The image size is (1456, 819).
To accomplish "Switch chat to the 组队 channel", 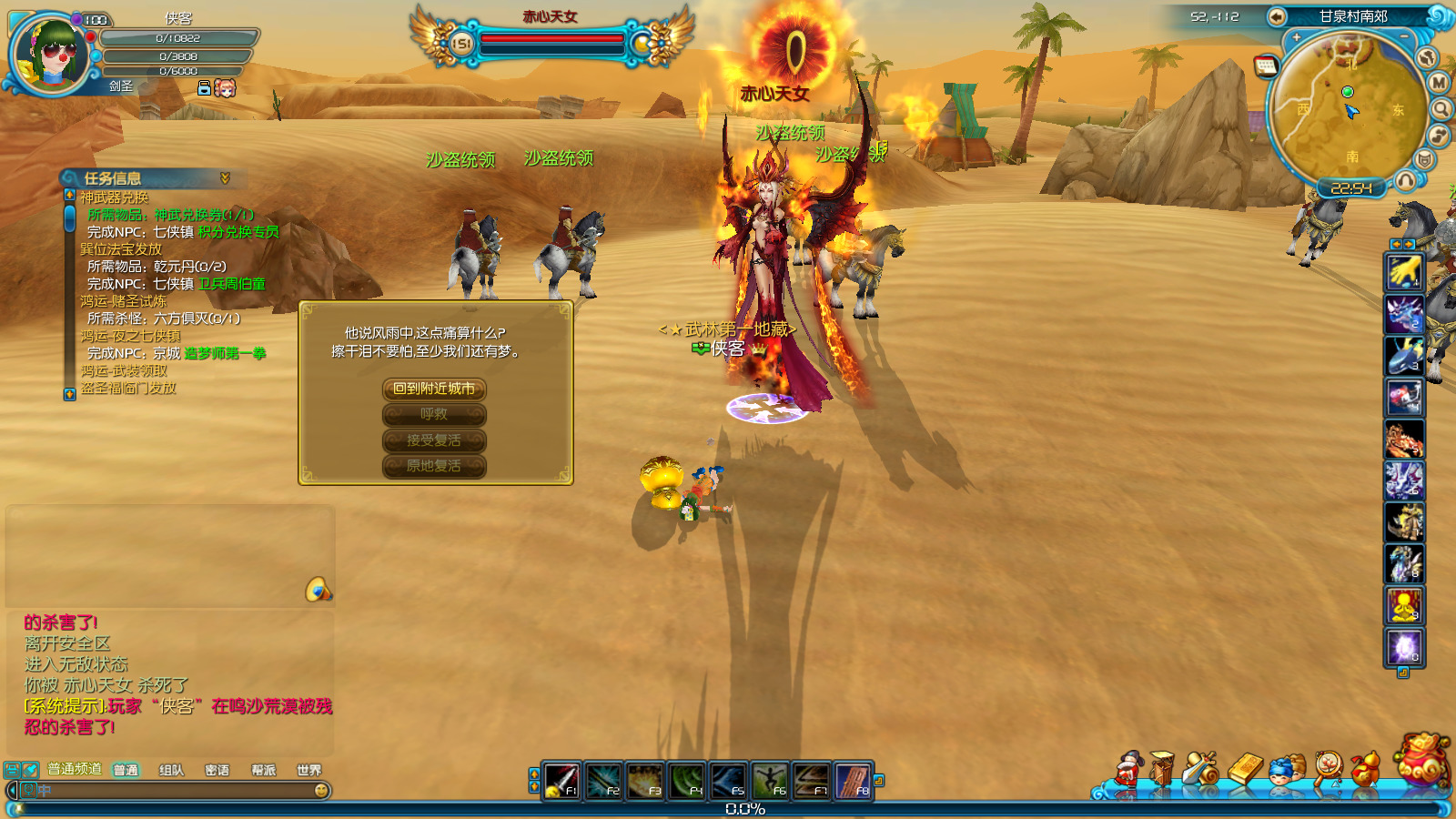I will [x=171, y=771].
